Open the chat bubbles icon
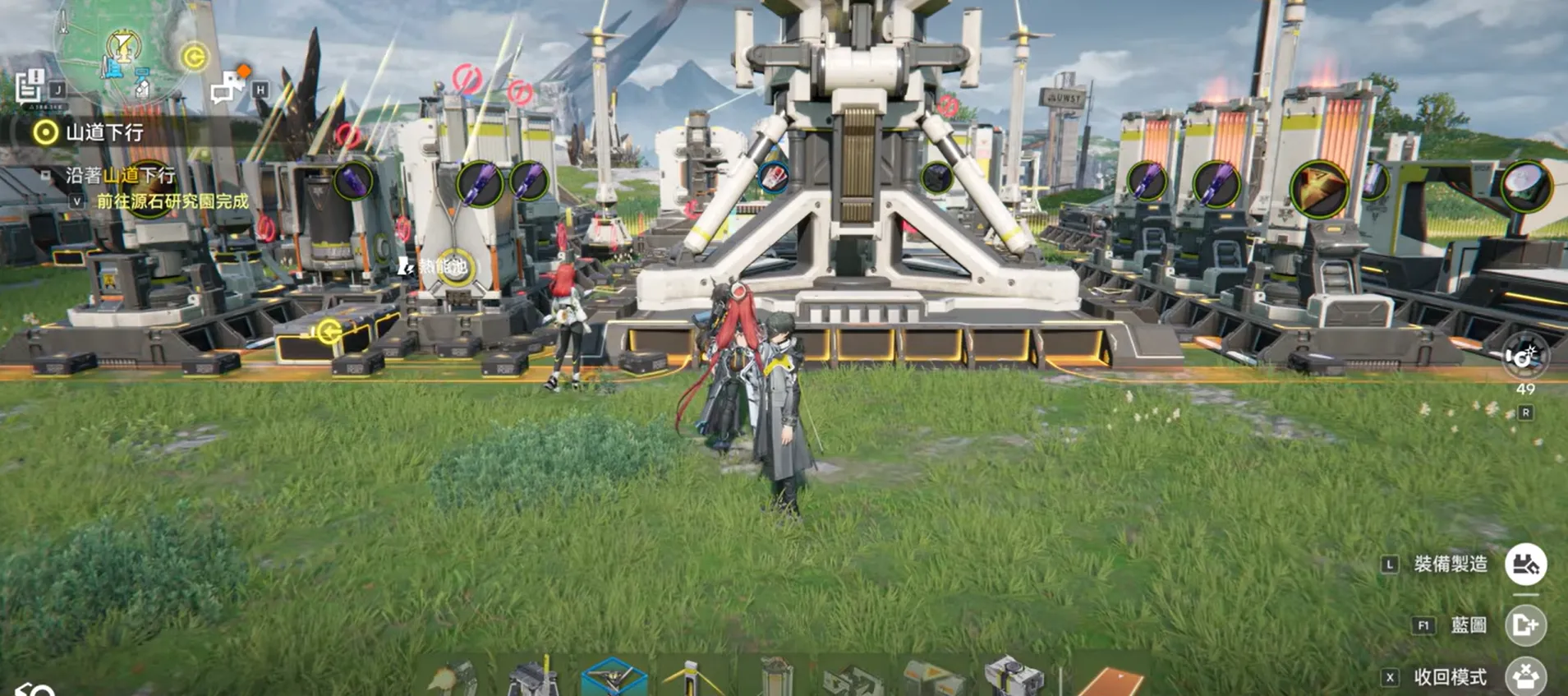The image size is (1568, 696). (x=227, y=88)
